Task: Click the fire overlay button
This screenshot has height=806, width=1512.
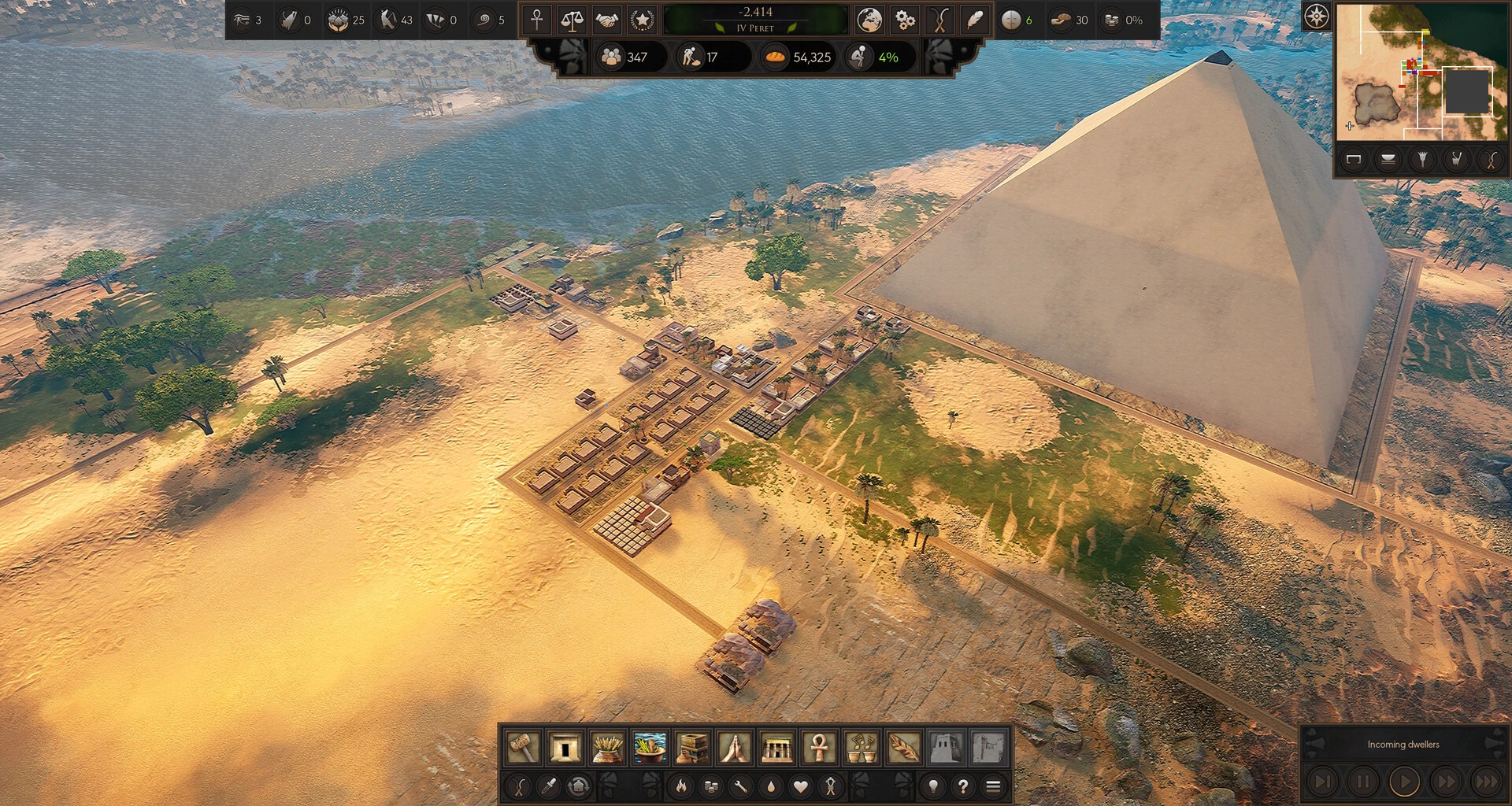Action: click(x=681, y=786)
